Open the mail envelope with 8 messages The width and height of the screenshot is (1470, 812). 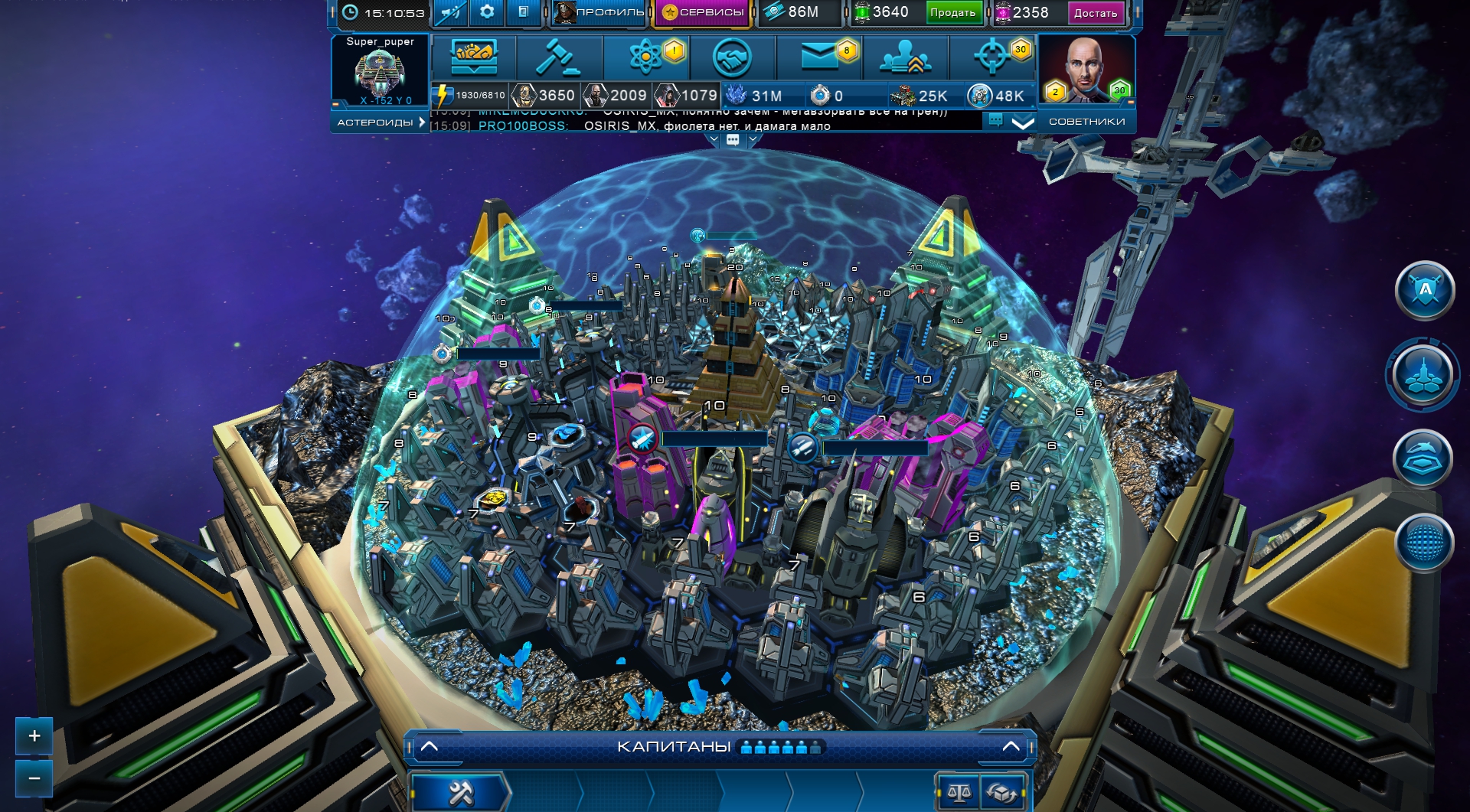820,57
